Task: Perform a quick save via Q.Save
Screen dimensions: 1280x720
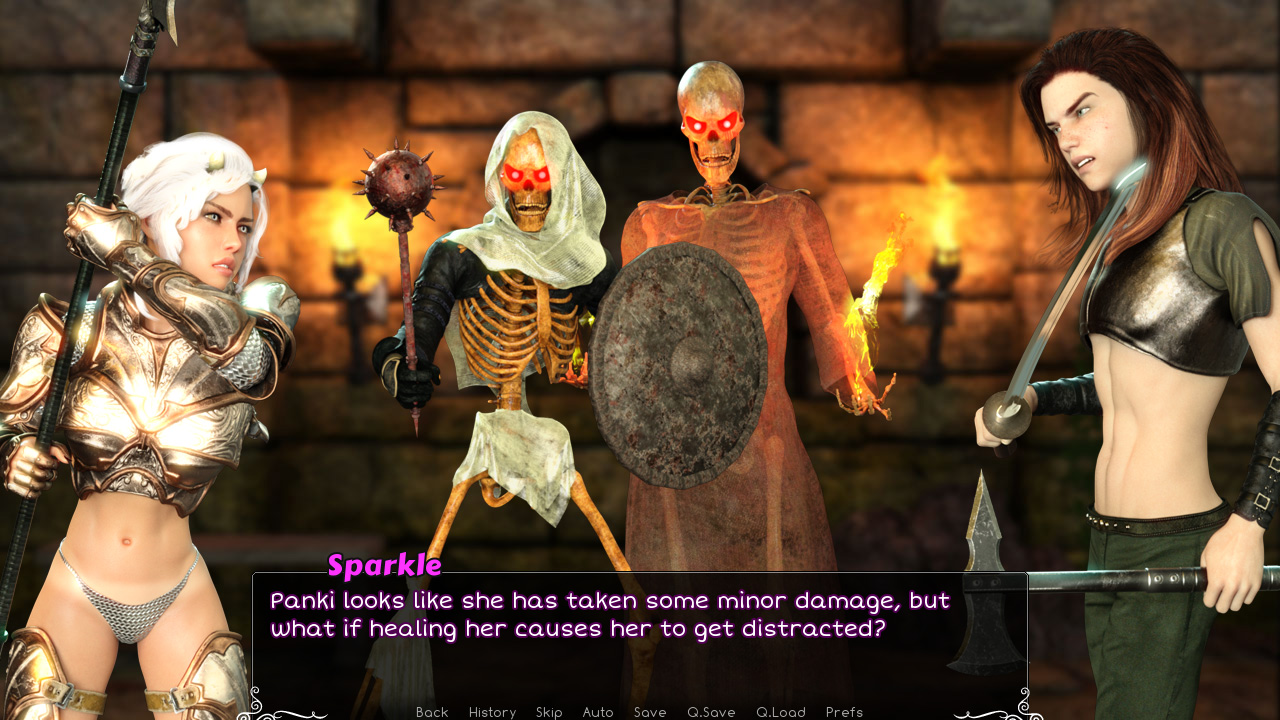Action: pos(710,712)
